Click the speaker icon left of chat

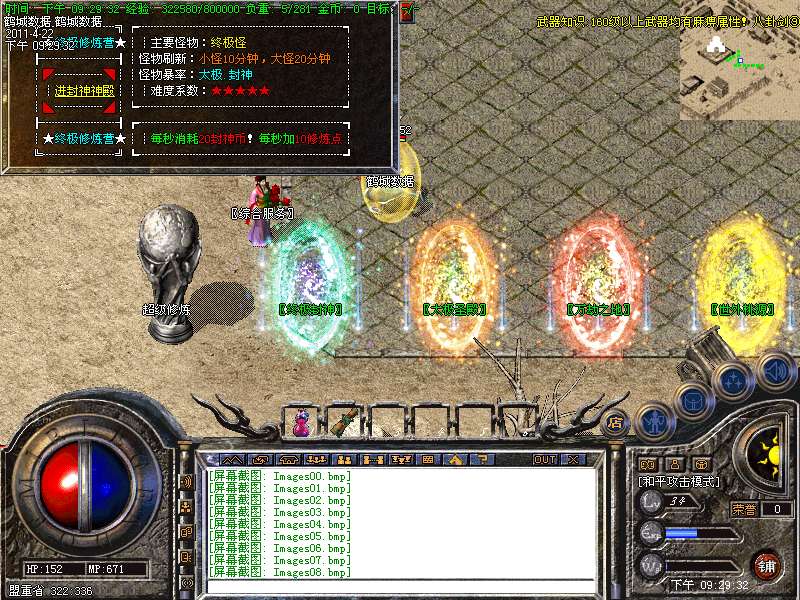(x=186, y=481)
